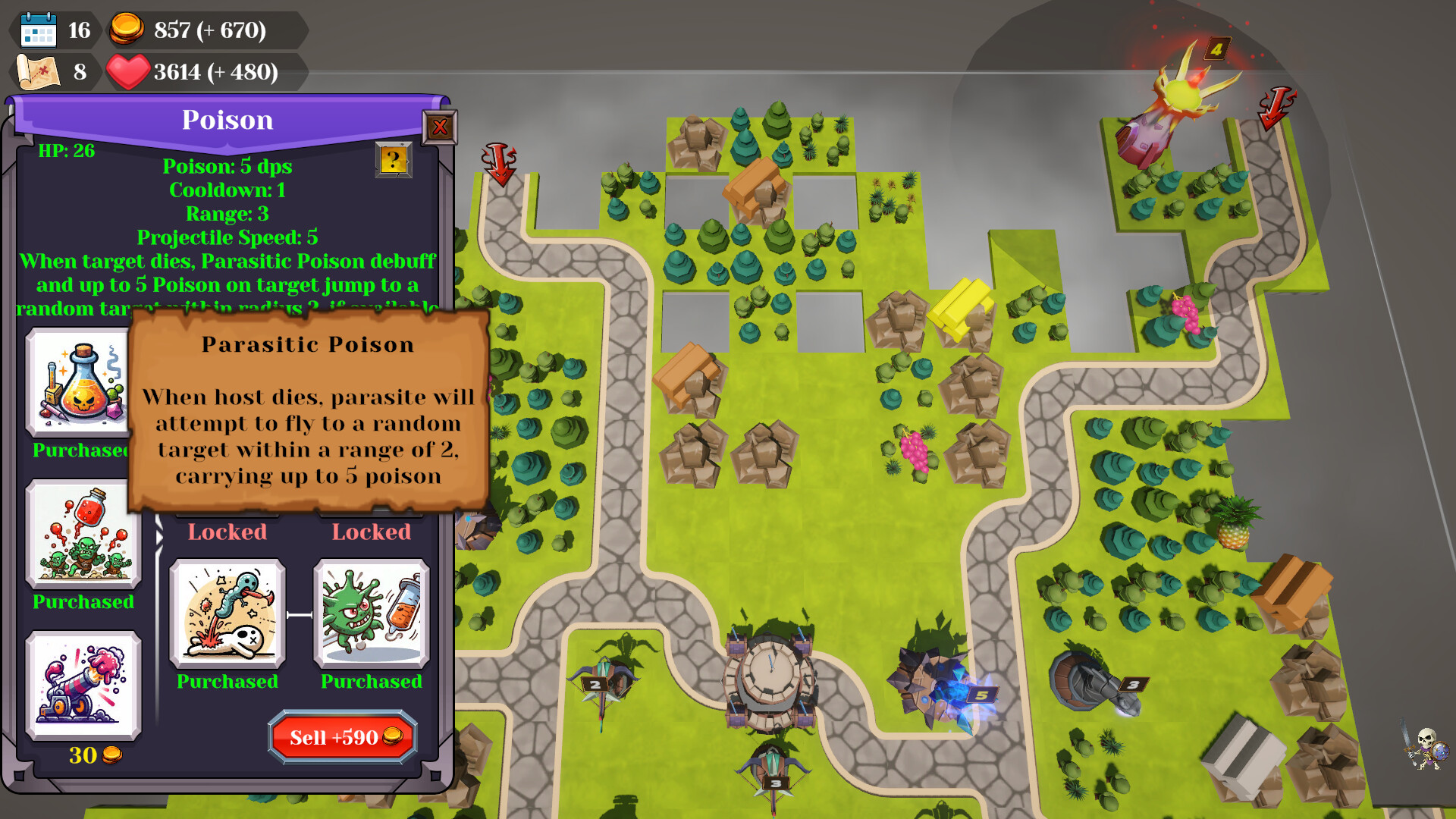Open the help question mark in Poison panel
Image resolution: width=1456 pixels, height=819 pixels.
click(x=393, y=161)
